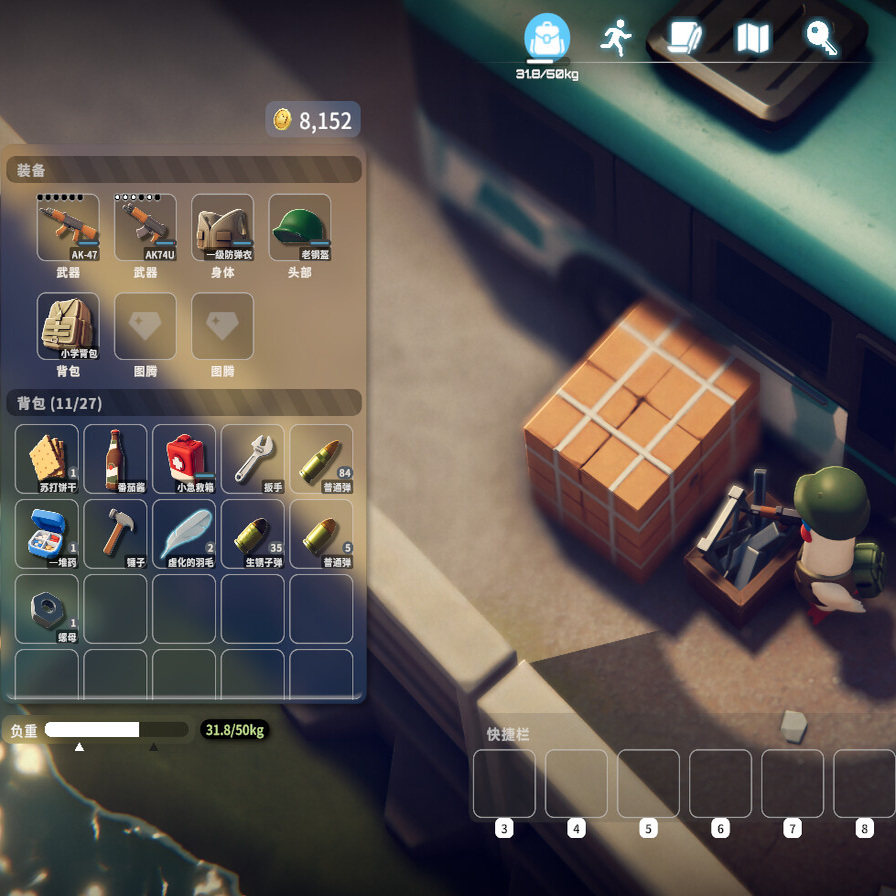
Task: Select the stack of 84 bullets
Action: (321, 459)
